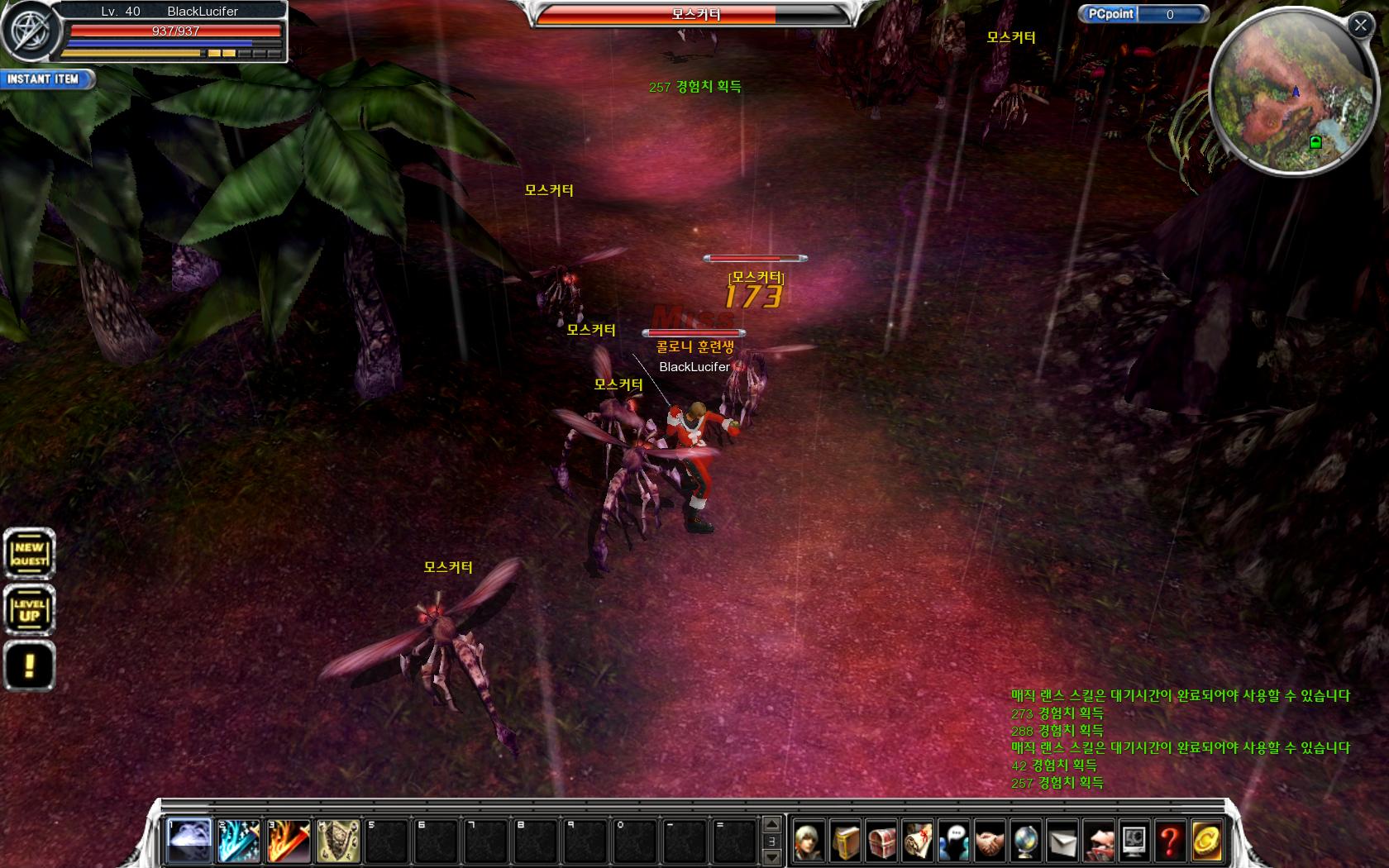Screen dimensions: 1389x868
Task: Open the INSTANT ITEM panel
Action: [45, 79]
